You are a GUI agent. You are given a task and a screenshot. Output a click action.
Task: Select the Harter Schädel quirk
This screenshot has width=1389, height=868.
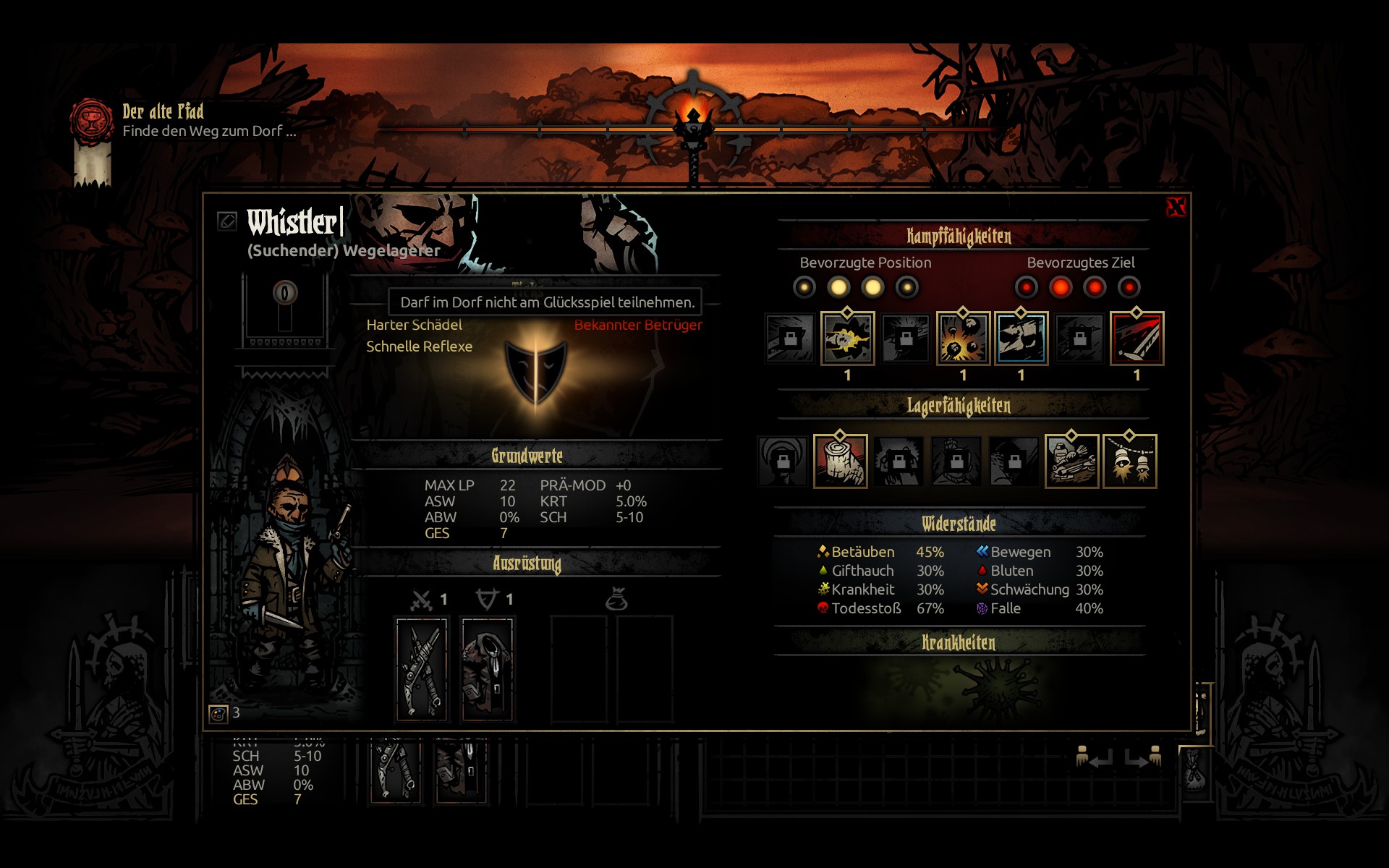(x=414, y=325)
